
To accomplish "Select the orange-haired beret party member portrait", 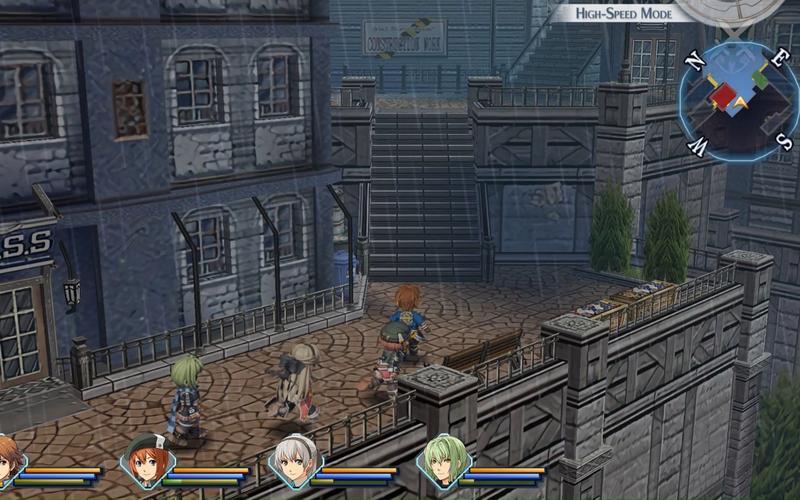I will pos(146,462).
